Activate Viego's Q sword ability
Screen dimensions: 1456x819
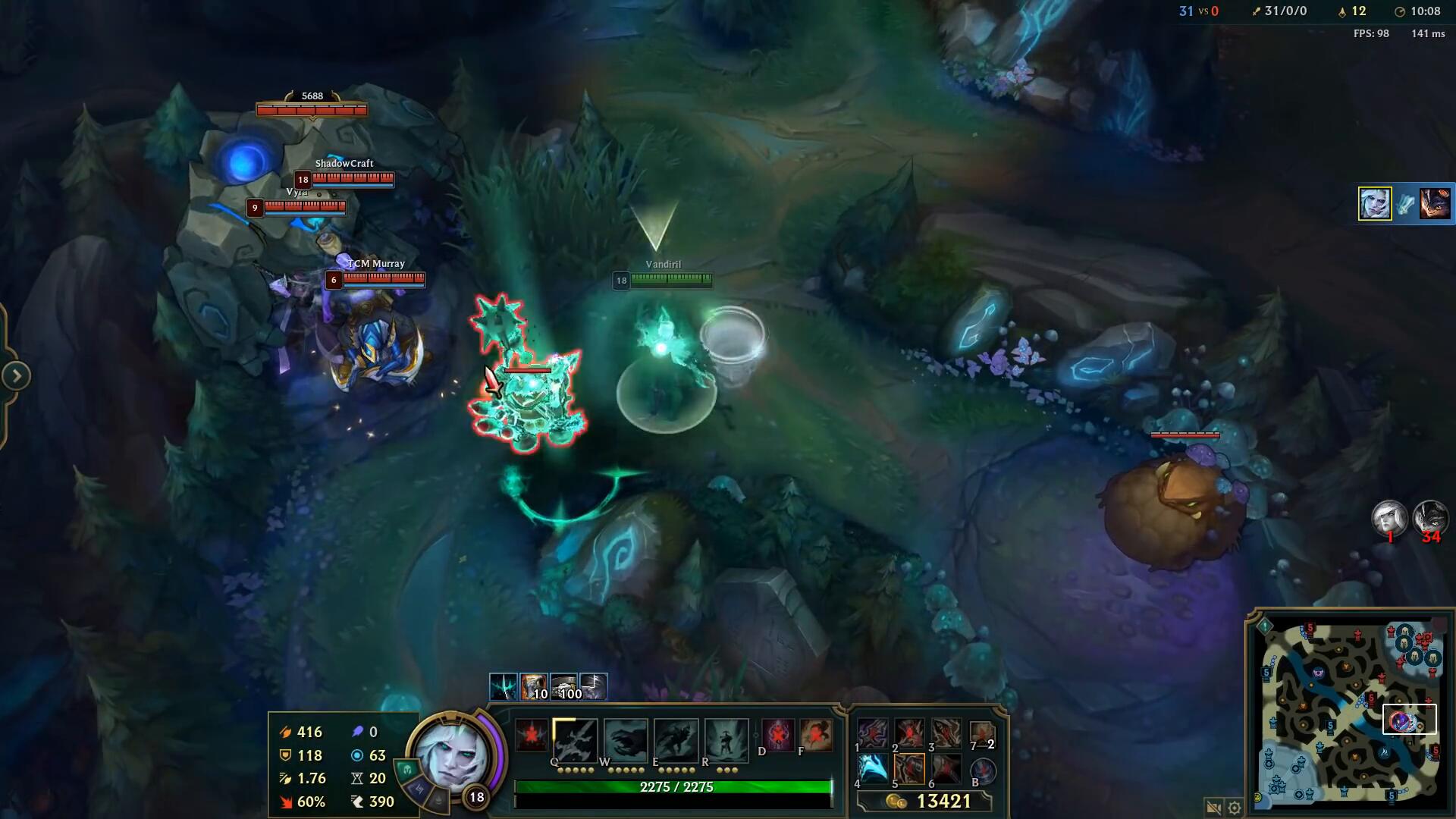tap(575, 739)
